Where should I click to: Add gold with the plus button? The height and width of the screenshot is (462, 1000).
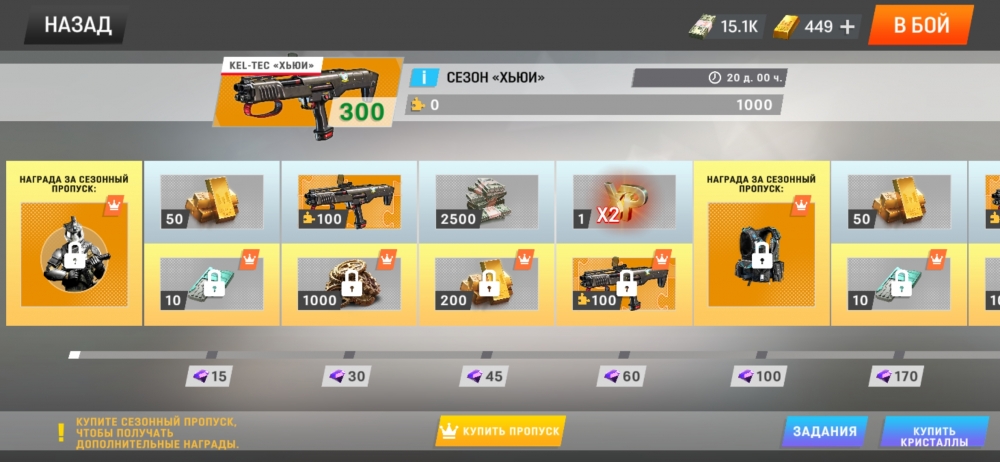[x=848, y=26]
